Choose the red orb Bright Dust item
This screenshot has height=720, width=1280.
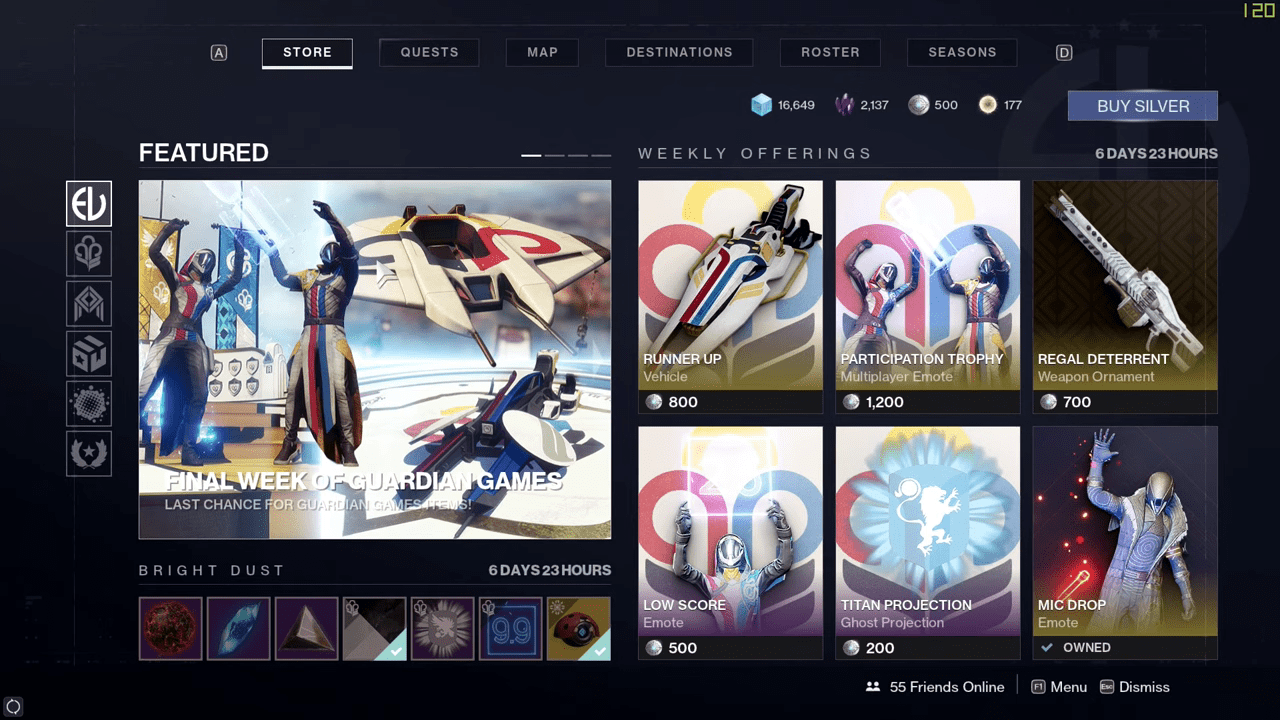pyautogui.click(x=171, y=629)
